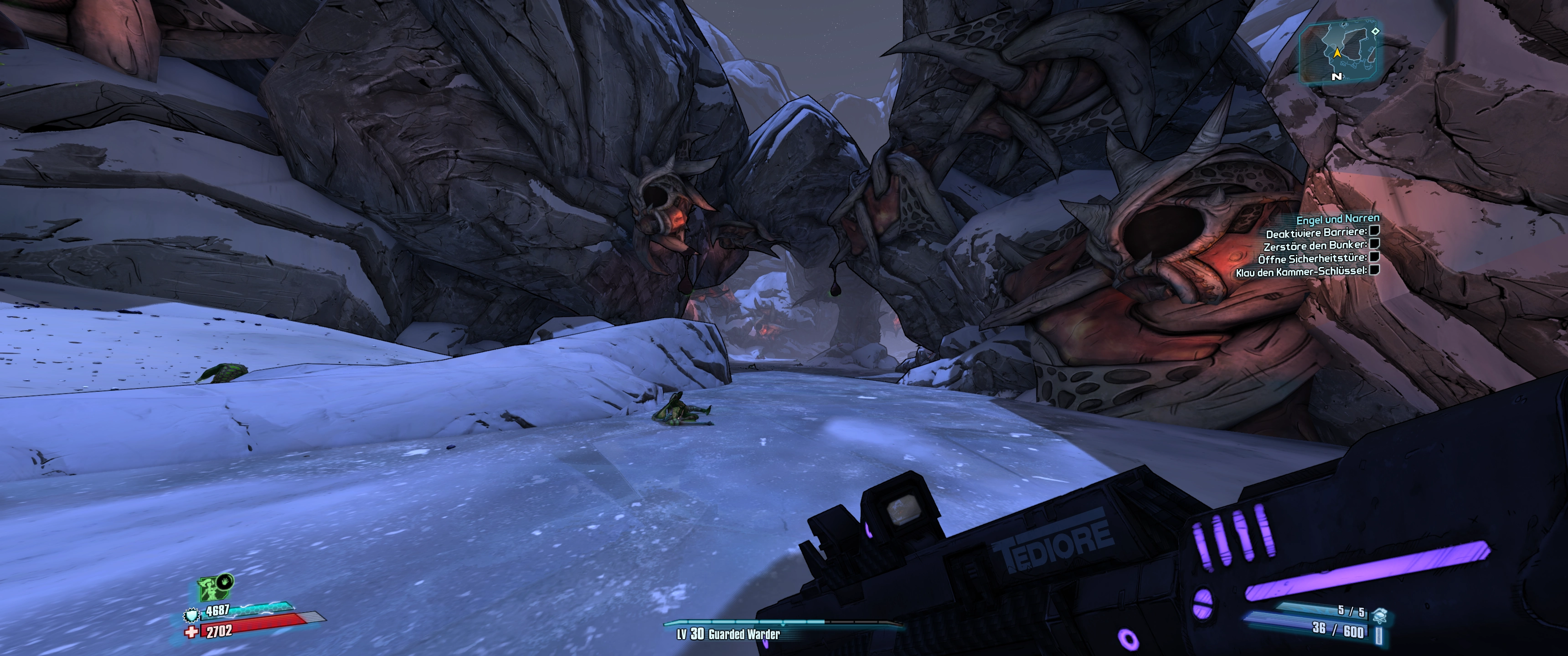Tick the 'Zerstöre den Bunker' objective checkbox
1568x656 pixels.
[x=1374, y=244]
